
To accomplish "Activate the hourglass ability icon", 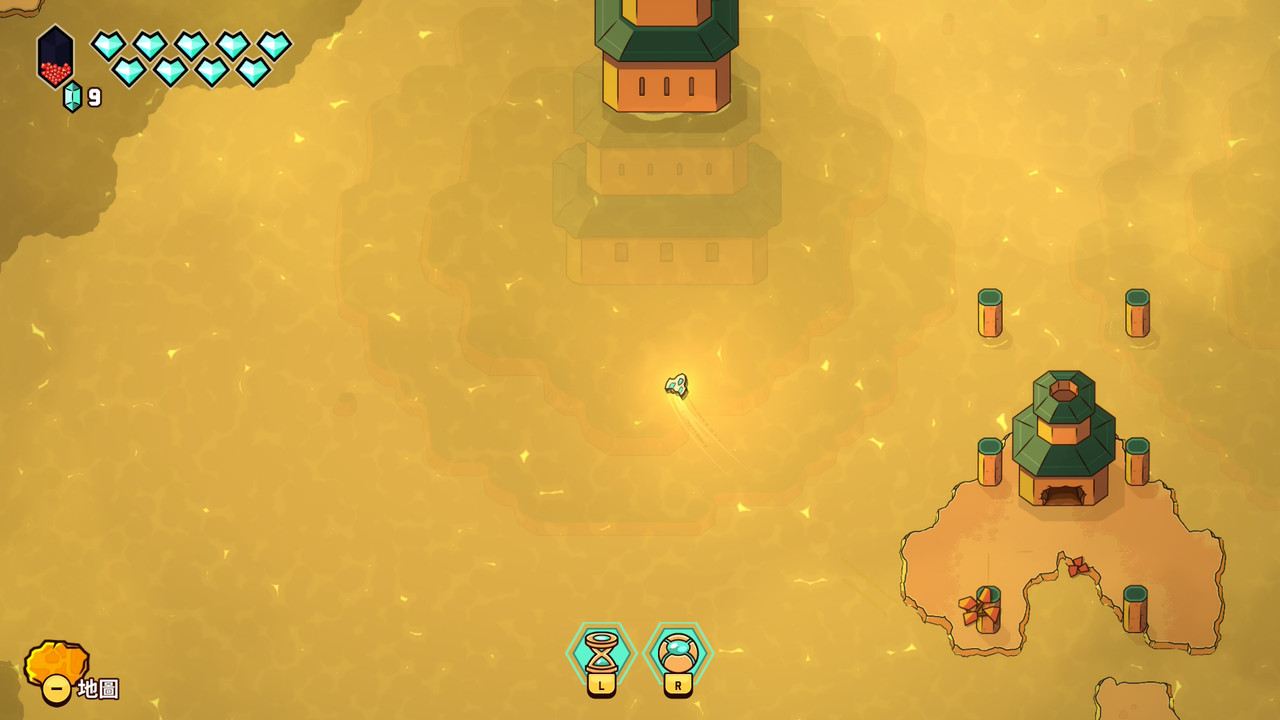I will click(x=601, y=653).
